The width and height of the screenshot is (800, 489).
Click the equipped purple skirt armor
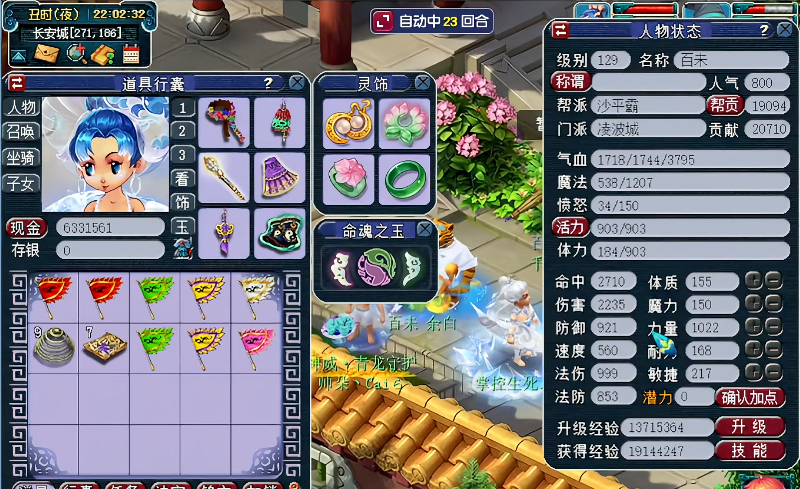(x=278, y=178)
